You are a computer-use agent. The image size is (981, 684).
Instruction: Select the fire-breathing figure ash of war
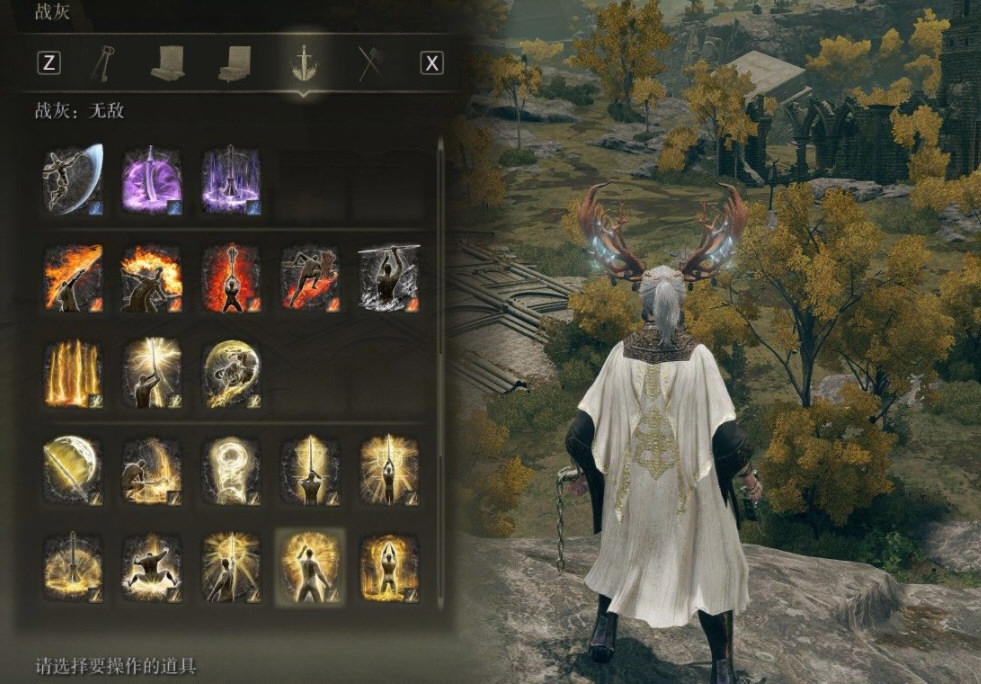pos(72,276)
